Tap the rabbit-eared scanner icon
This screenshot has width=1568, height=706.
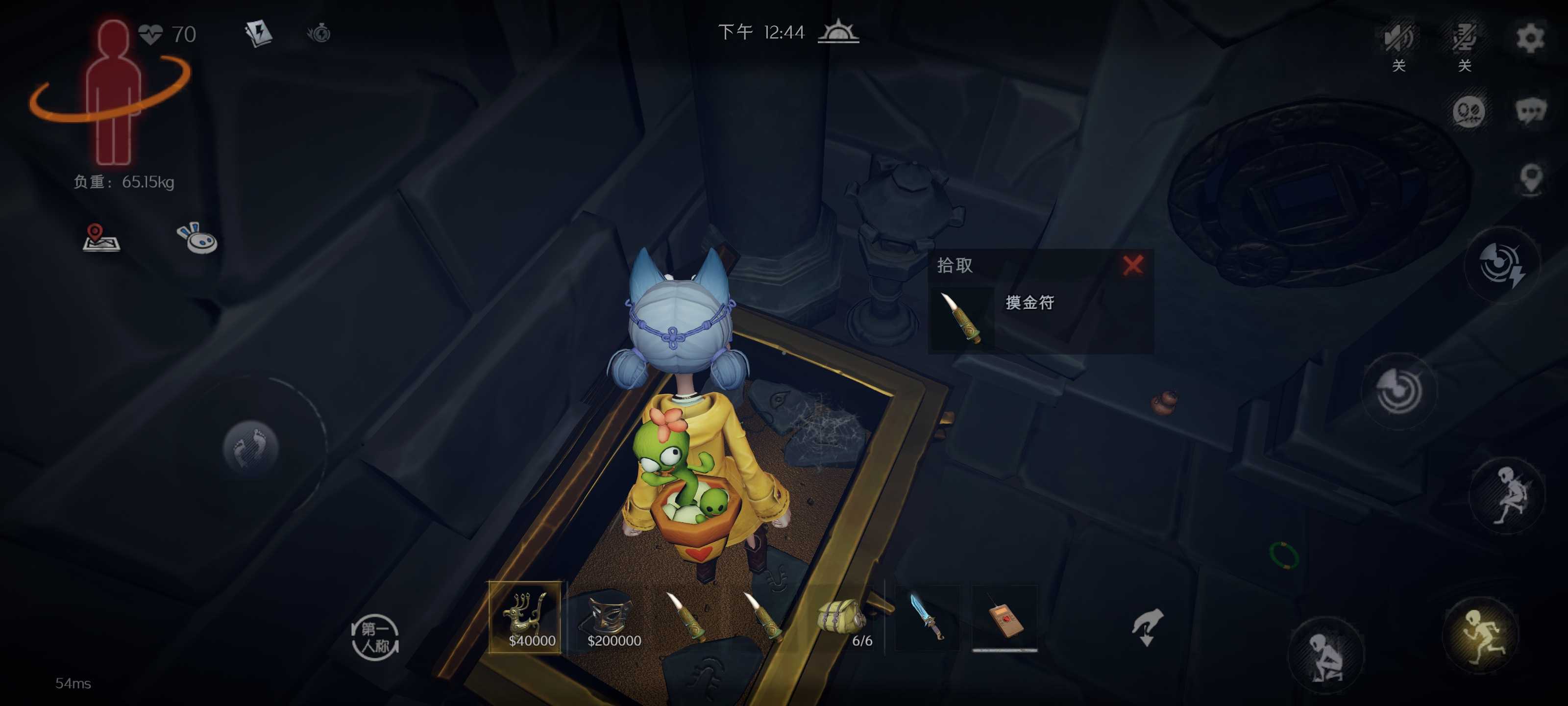[x=196, y=238]
